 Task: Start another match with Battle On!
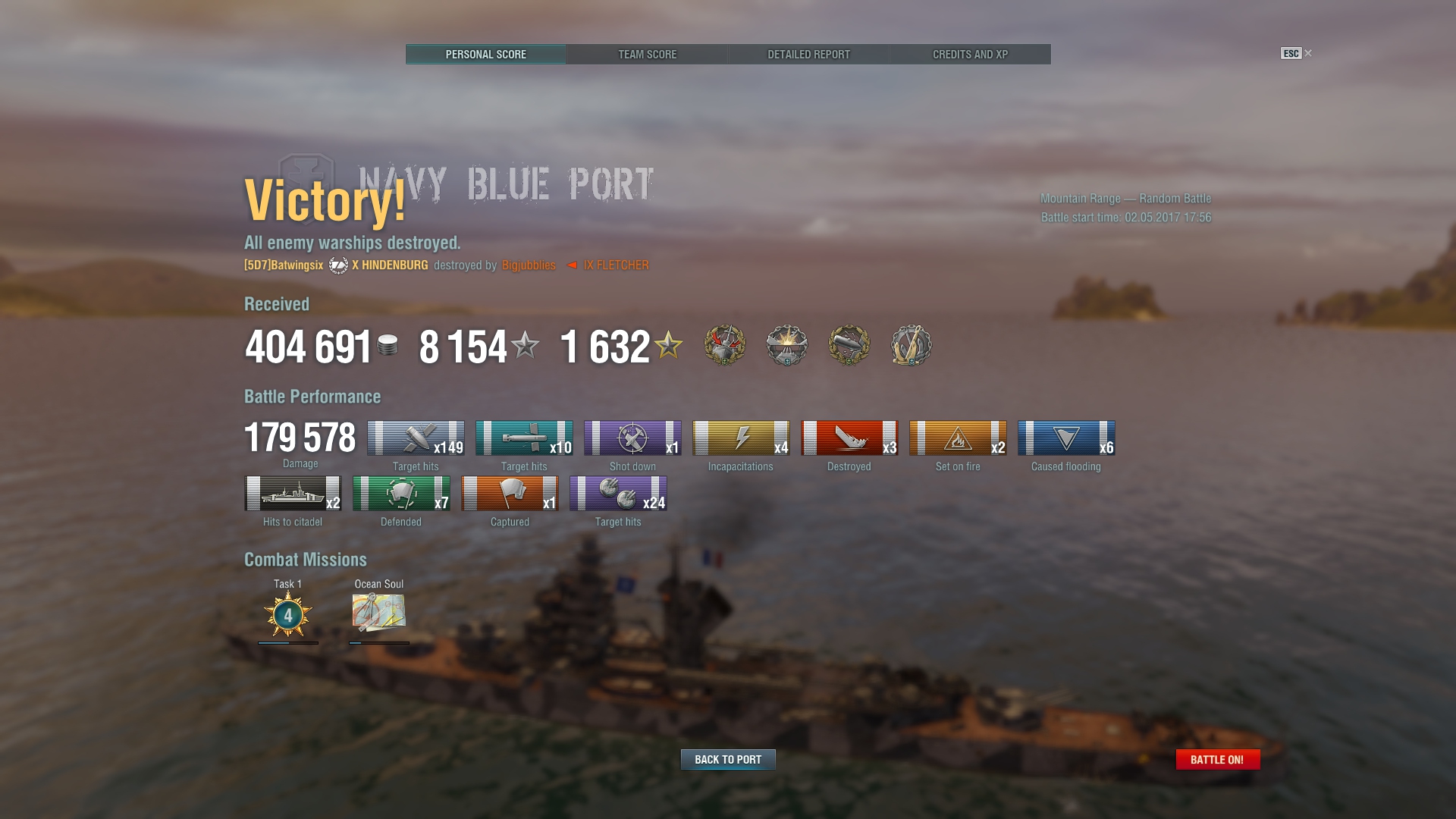[1217, 759]
